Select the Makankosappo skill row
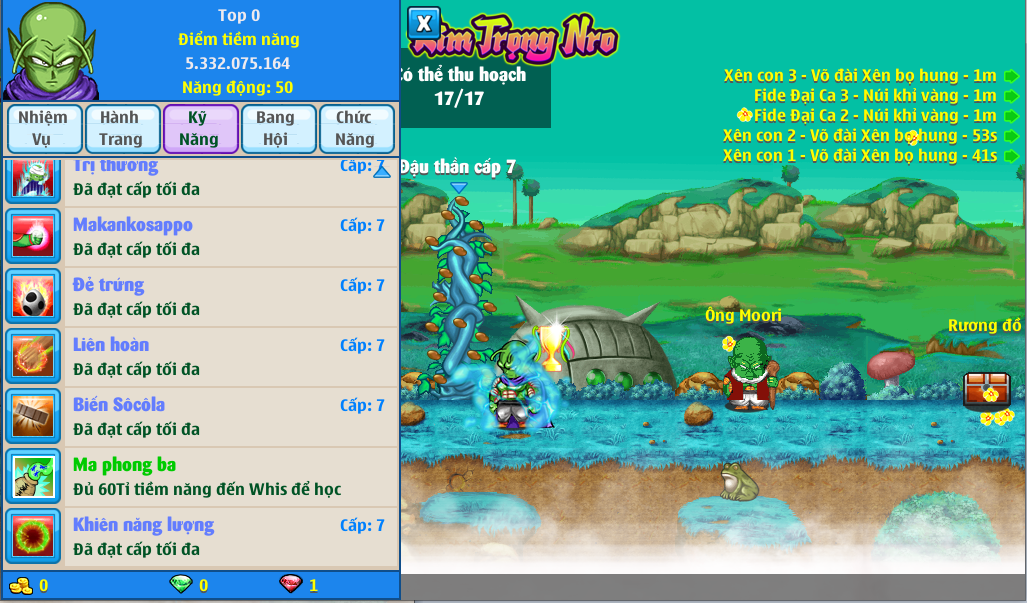 [x=200, y=237]
